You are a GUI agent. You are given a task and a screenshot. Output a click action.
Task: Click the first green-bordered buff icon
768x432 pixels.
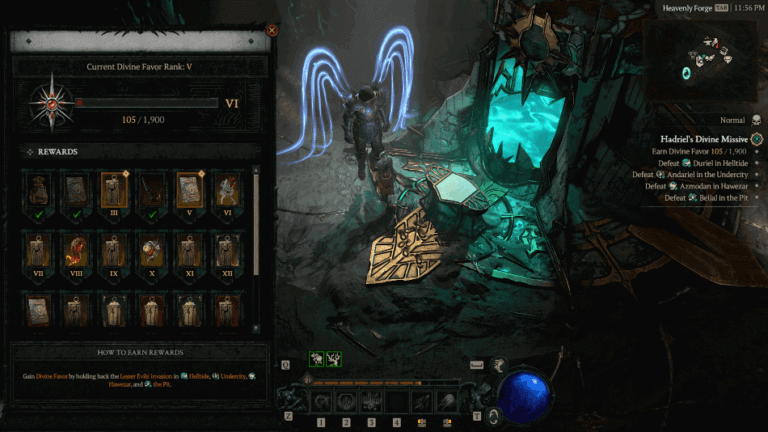click(316, 358)
